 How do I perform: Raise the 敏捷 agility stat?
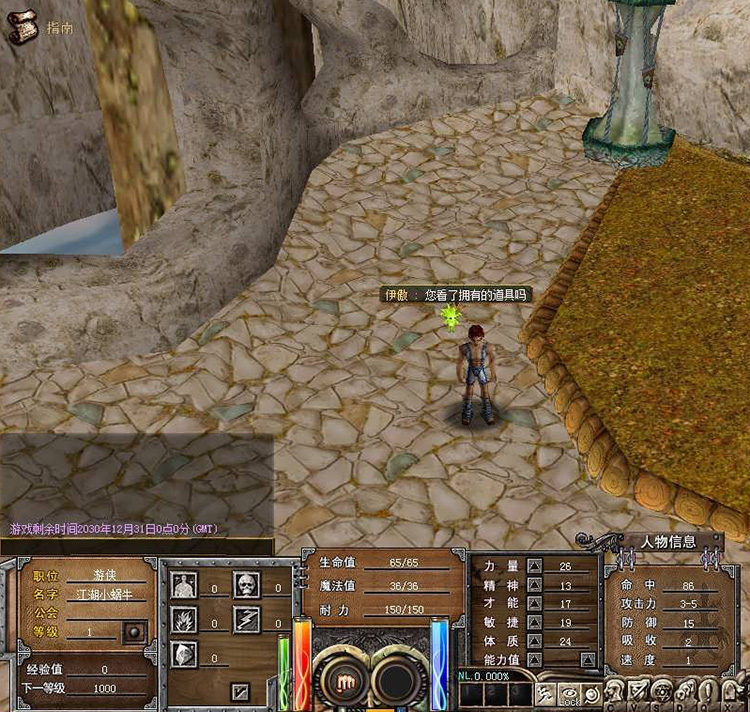(x=534, y=622)
